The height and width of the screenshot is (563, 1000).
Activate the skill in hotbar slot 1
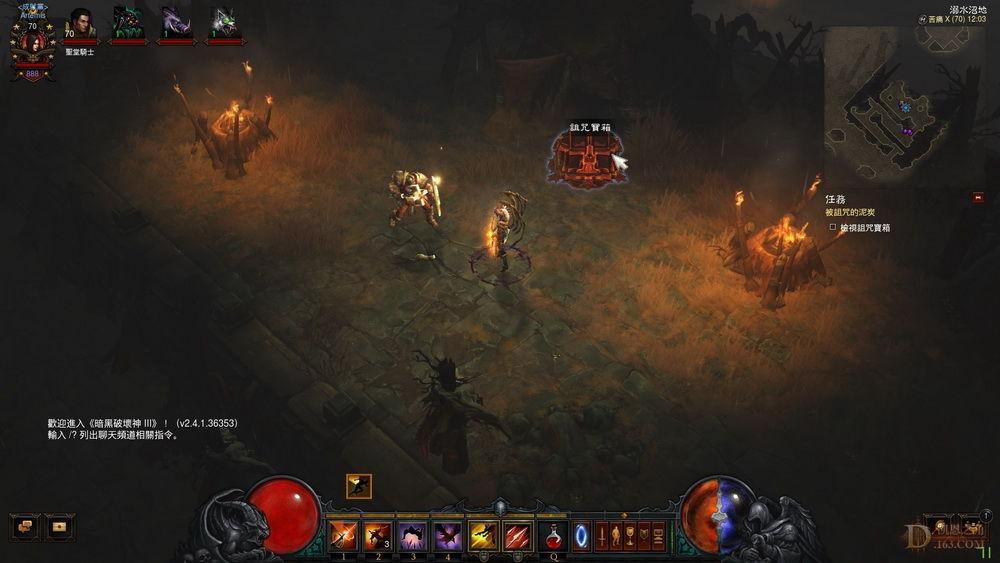coord(344,536)
